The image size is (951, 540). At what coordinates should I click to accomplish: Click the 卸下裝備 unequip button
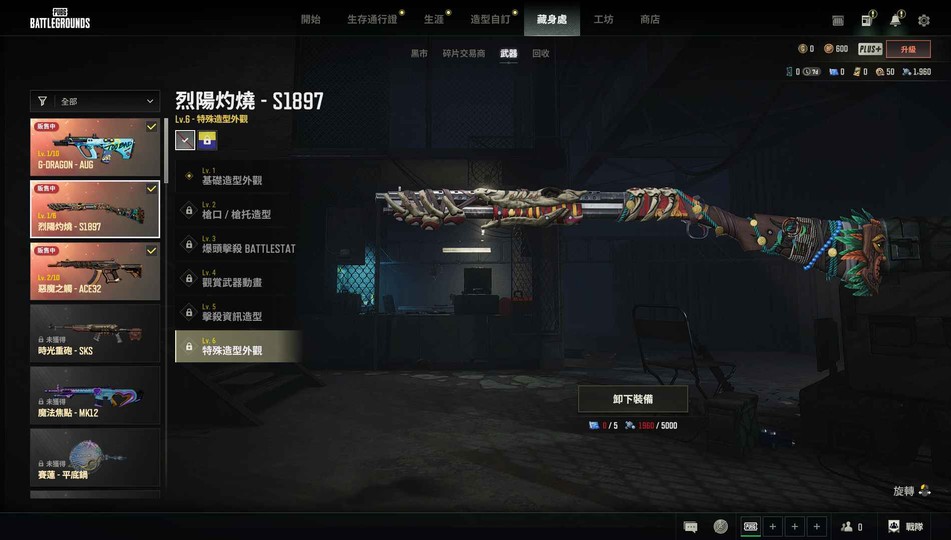[633, 399]
